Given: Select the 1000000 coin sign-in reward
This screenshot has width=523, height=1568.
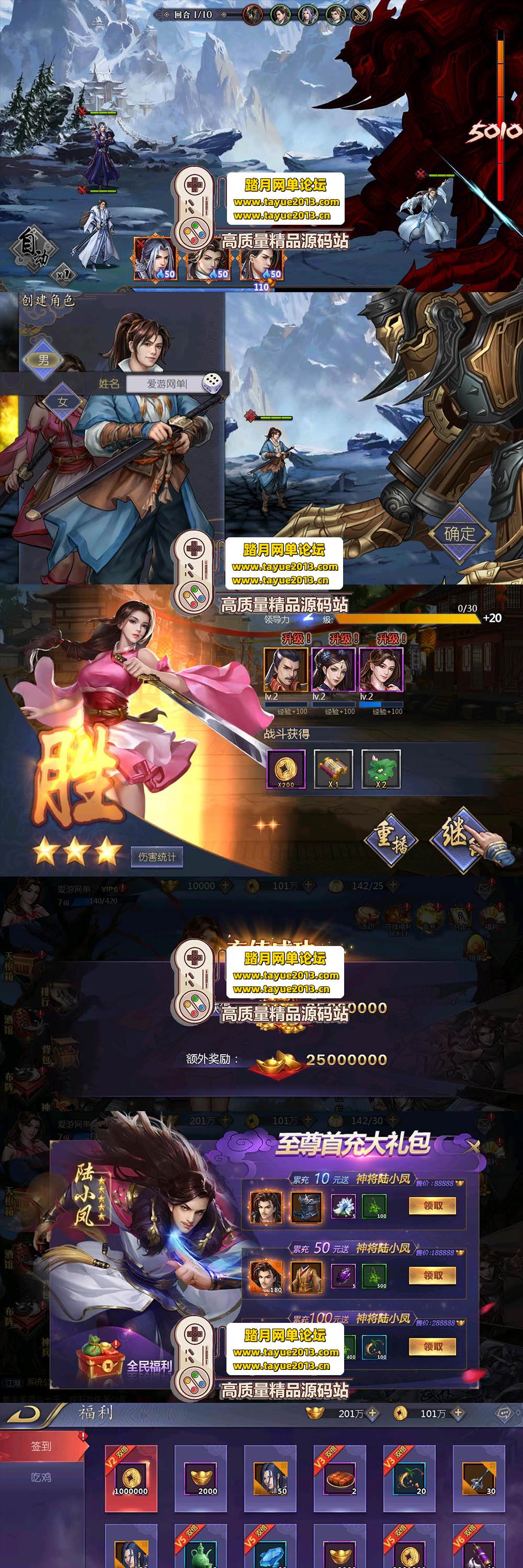Looking at the screenshot, I should [131, 1478].
